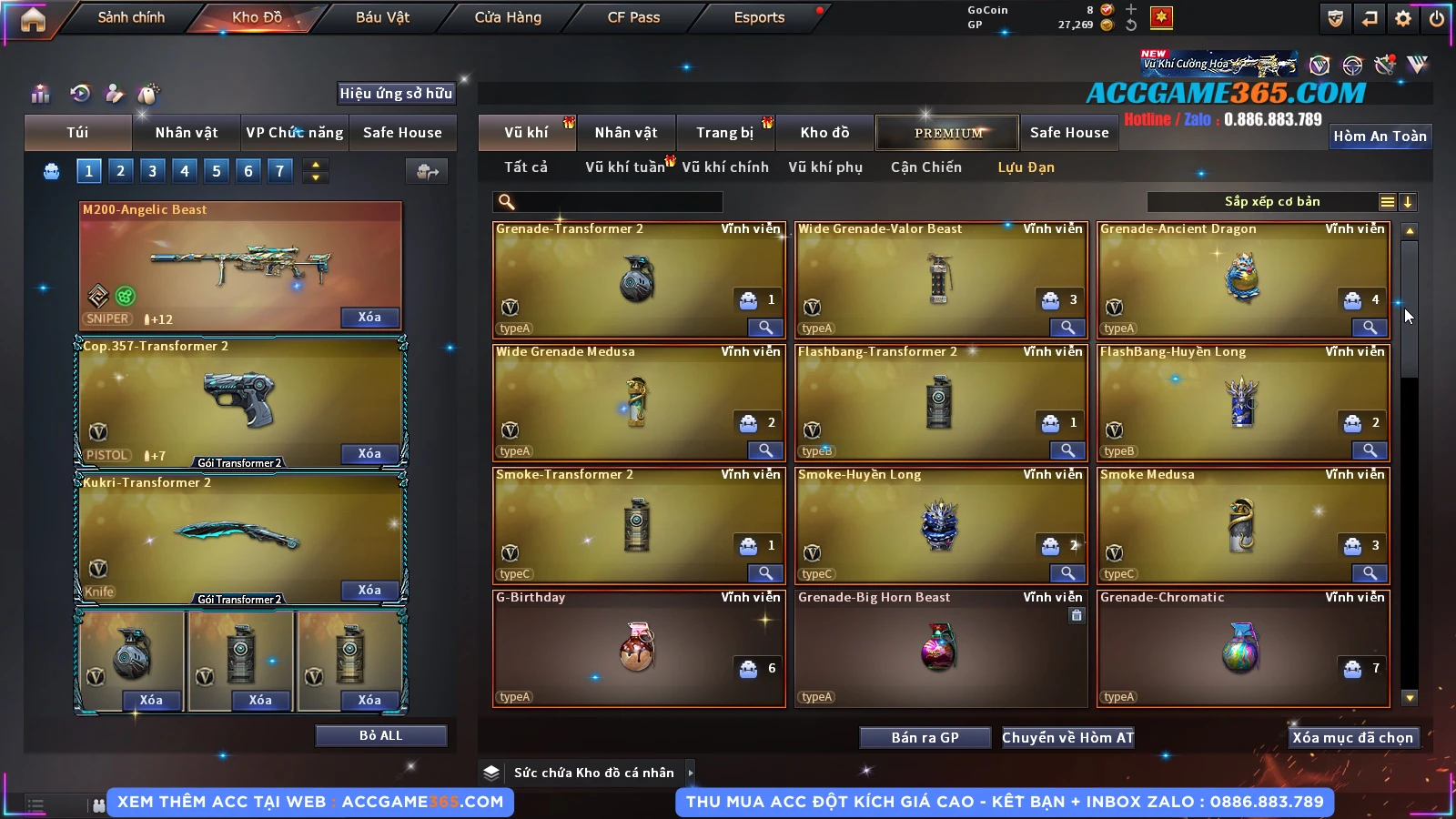Click Chuyển về Hòm AT button
1456x819 pixels.
1067,737
